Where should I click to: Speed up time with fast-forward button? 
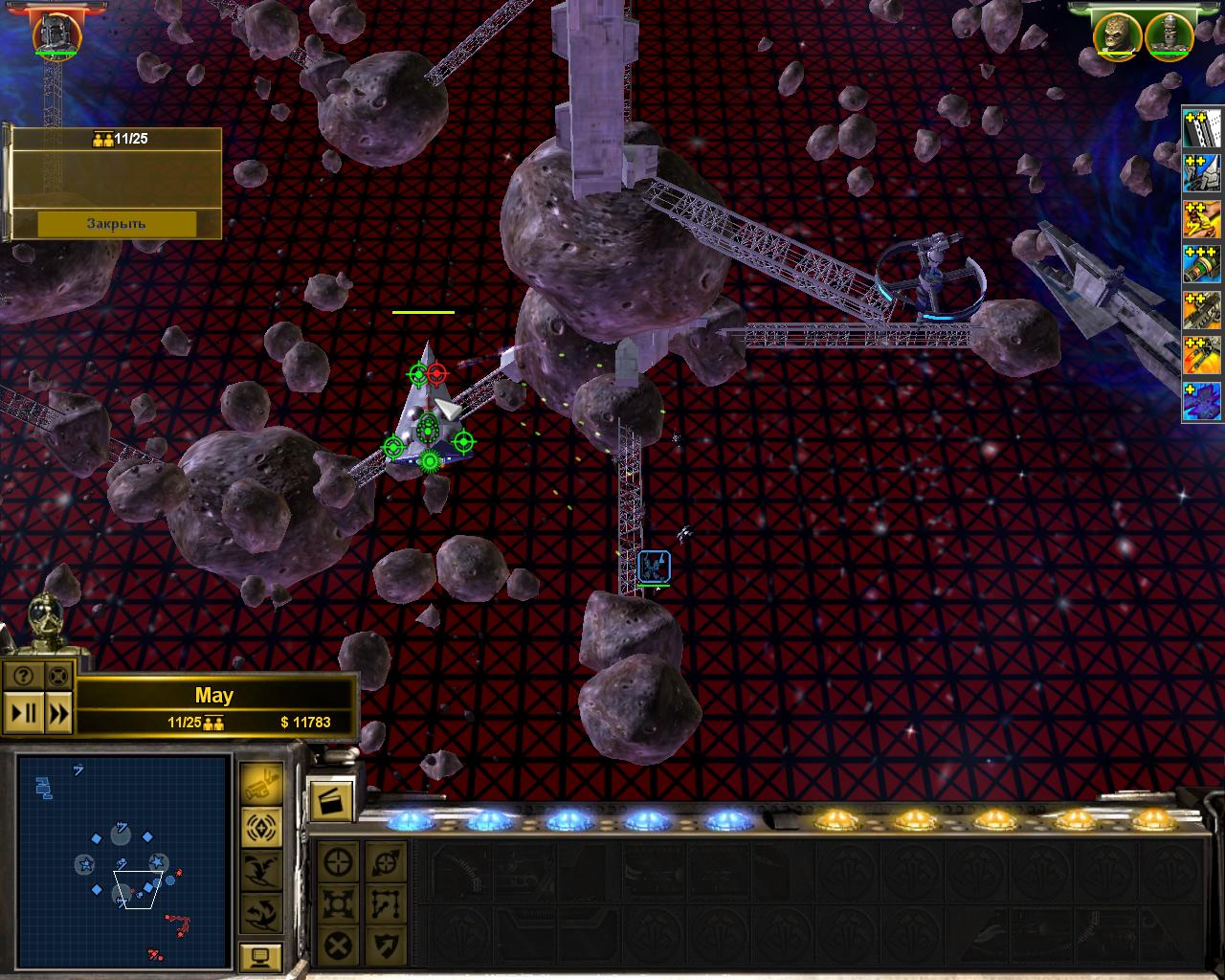[58, 713]
